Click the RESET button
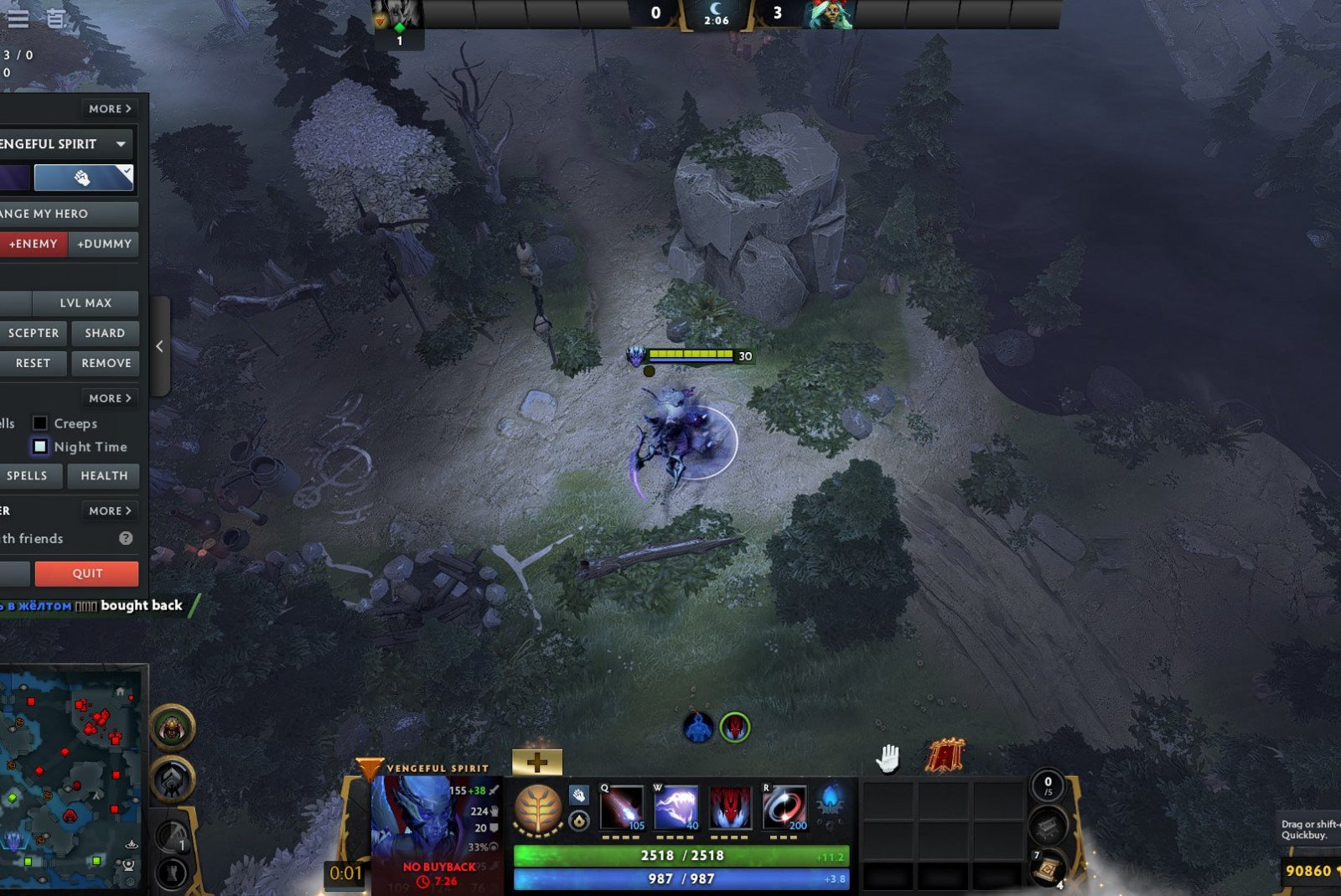 (x=34, y=363)
